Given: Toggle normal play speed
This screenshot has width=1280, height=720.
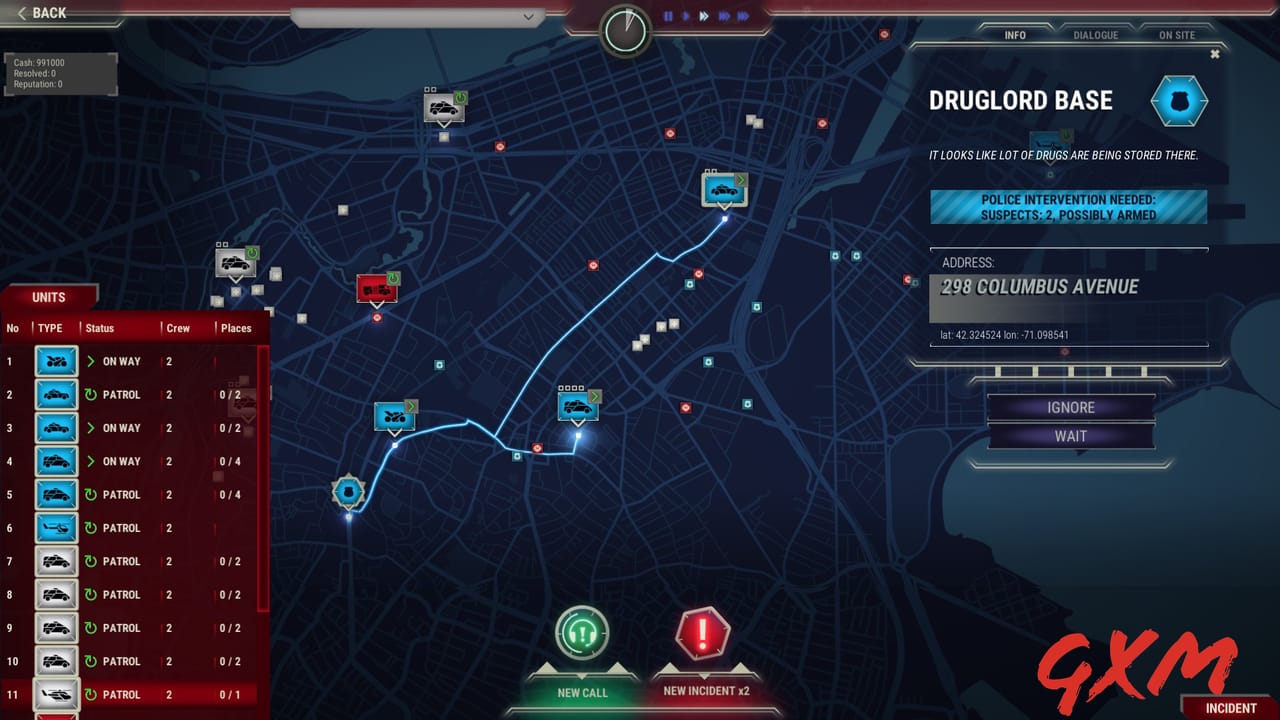Looking at the screenshot, I should coord(684,16).
